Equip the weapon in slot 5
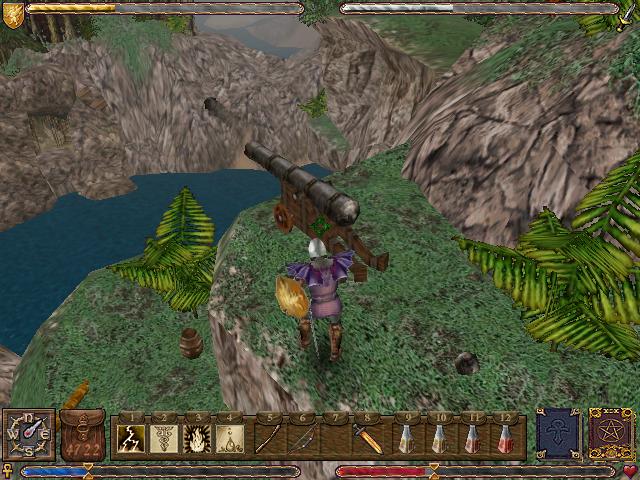This screenshot has width=640, height=480. pos(268,438)
